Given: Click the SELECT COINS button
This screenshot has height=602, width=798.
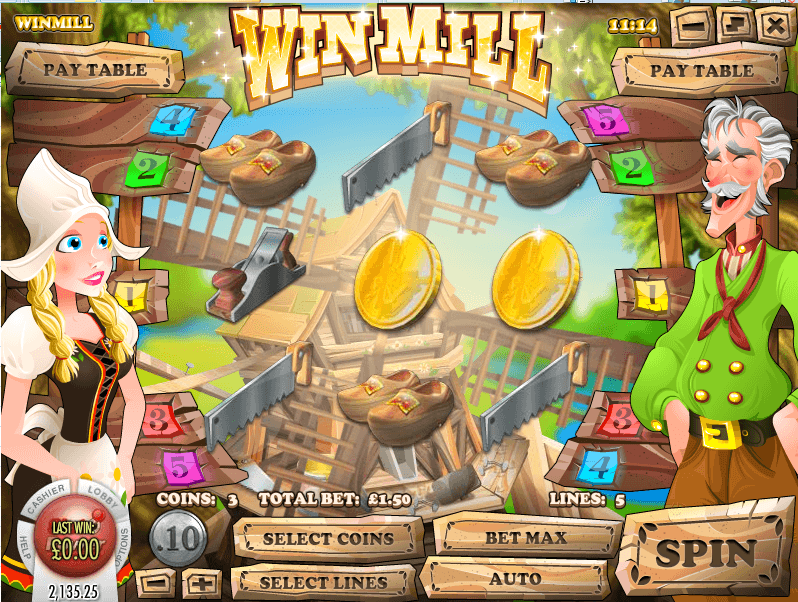Looking at the screenshot, I should [328, 539].
